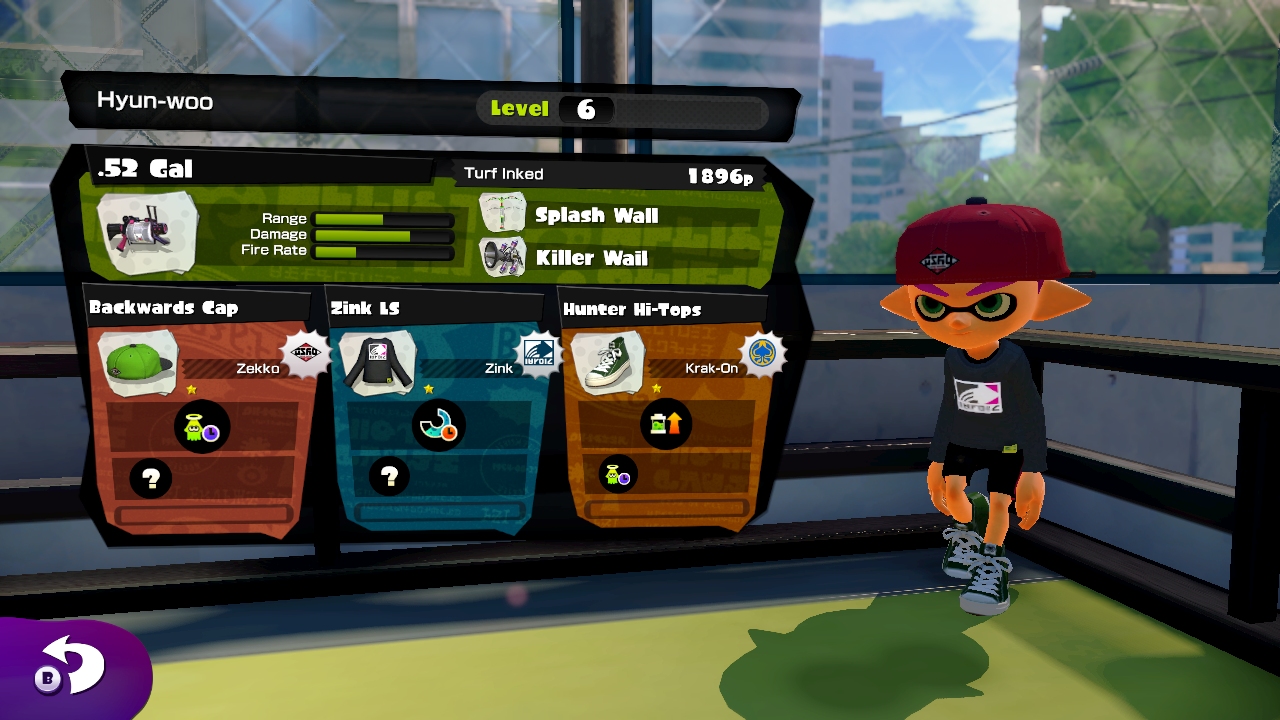
Task: Select the .52 Gal weapon image
Action: pos(147,233)
